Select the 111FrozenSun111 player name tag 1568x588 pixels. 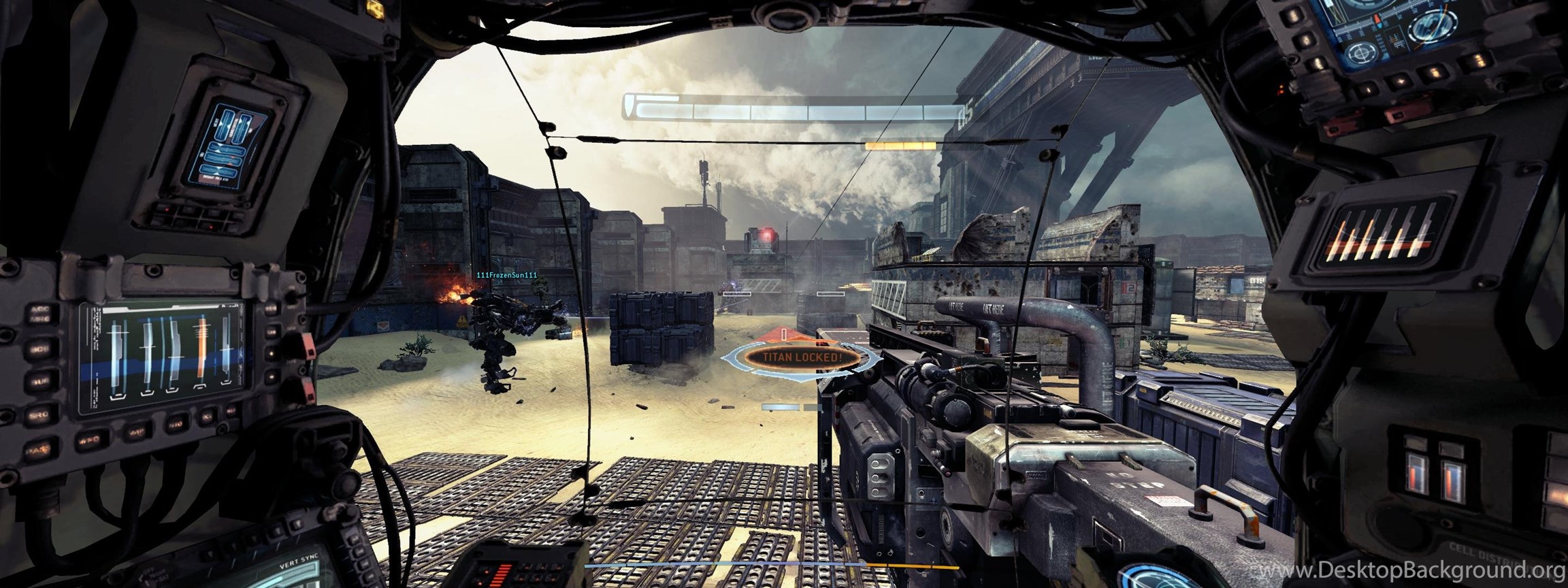point(507,275)
